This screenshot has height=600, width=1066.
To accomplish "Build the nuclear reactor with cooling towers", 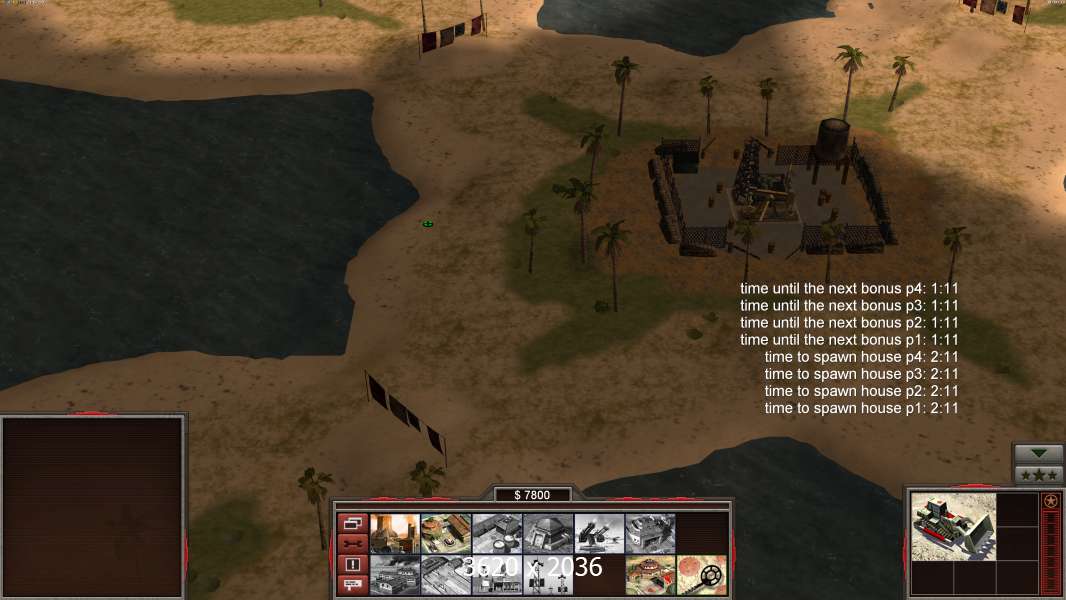I will click(x=395, y=533).
